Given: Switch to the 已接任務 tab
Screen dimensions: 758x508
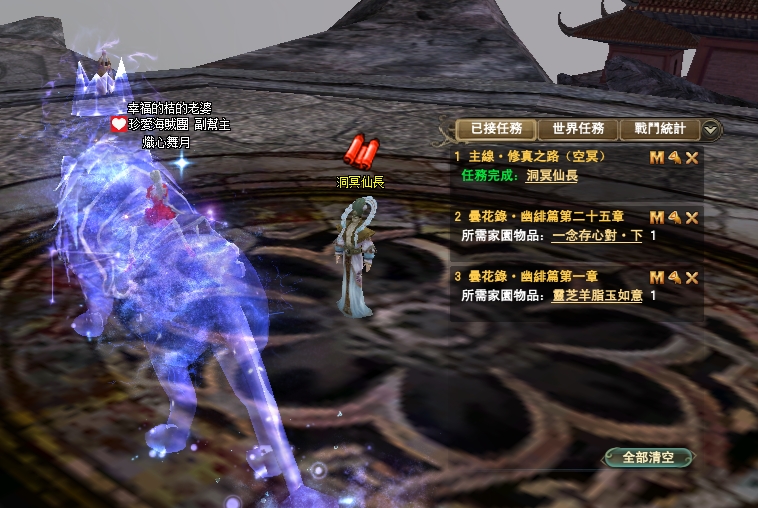Looking at the screenshot, I should [496, 129].
